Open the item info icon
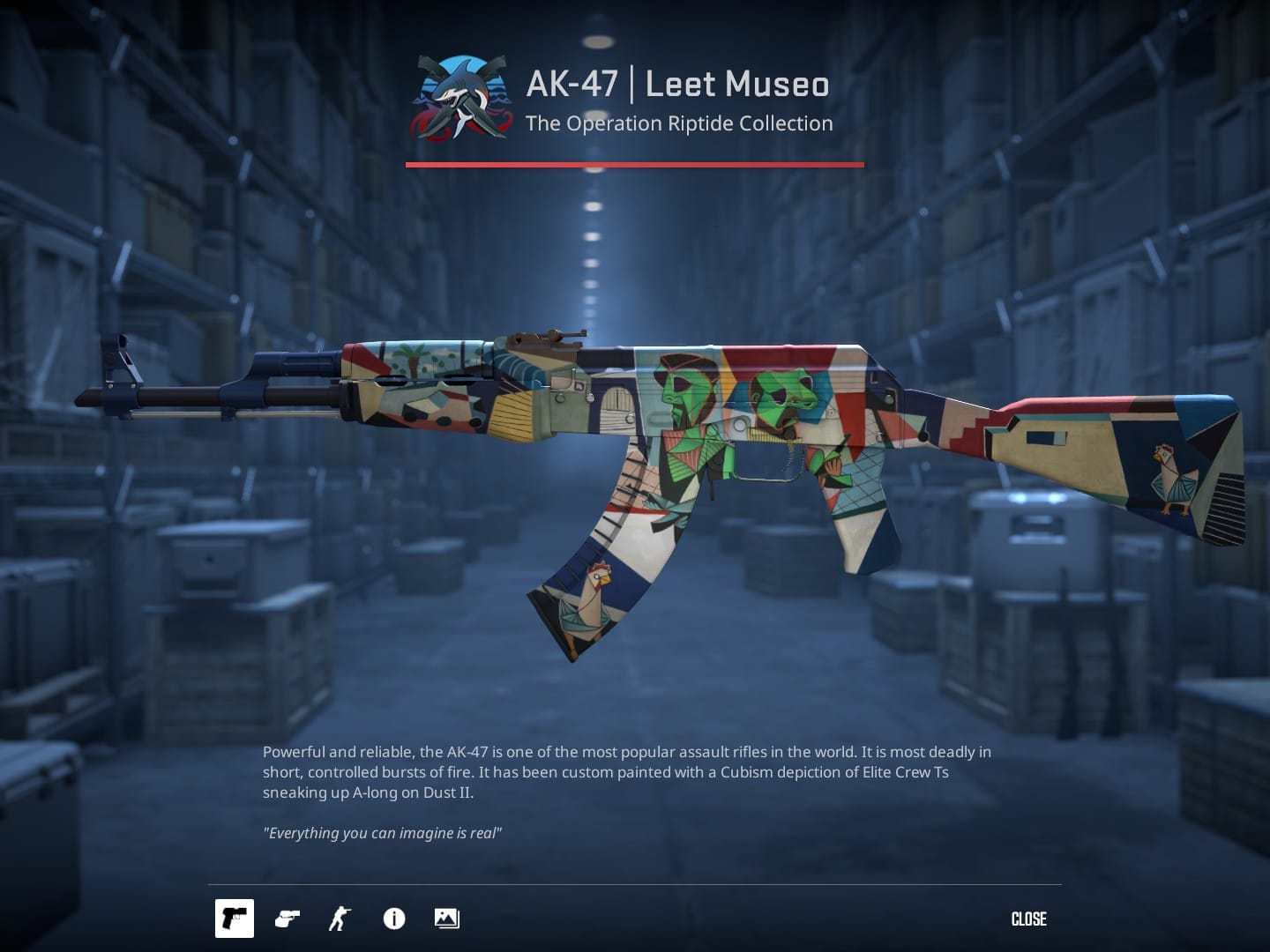1270x952 pixels. coord(393,919)
